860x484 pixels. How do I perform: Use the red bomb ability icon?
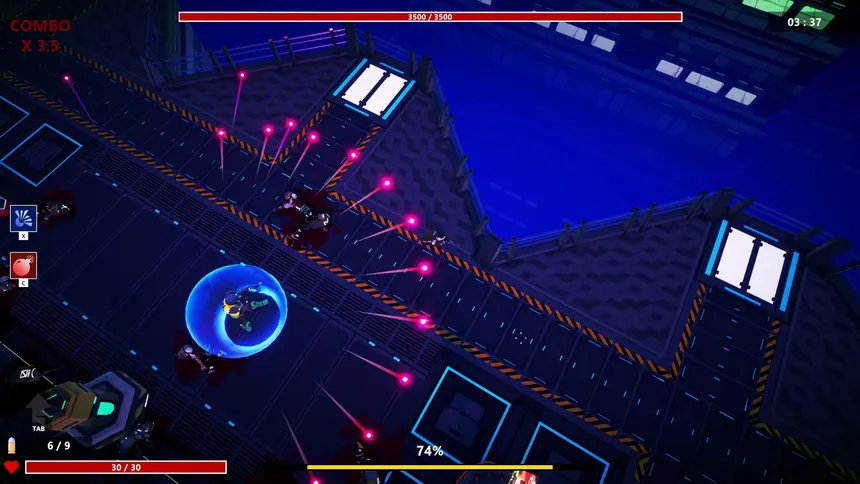point(23,265)
